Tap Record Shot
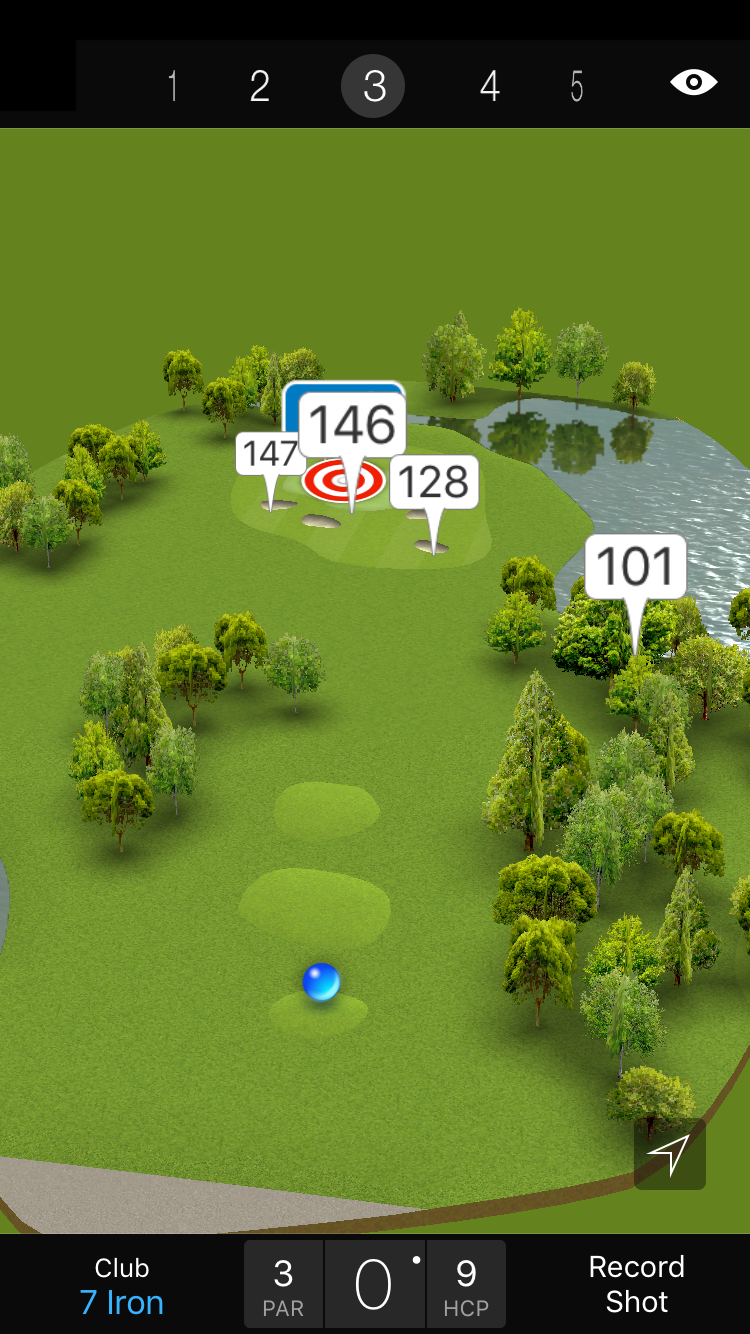This screenshot has width=750, height=1334. pos(636,1285)
